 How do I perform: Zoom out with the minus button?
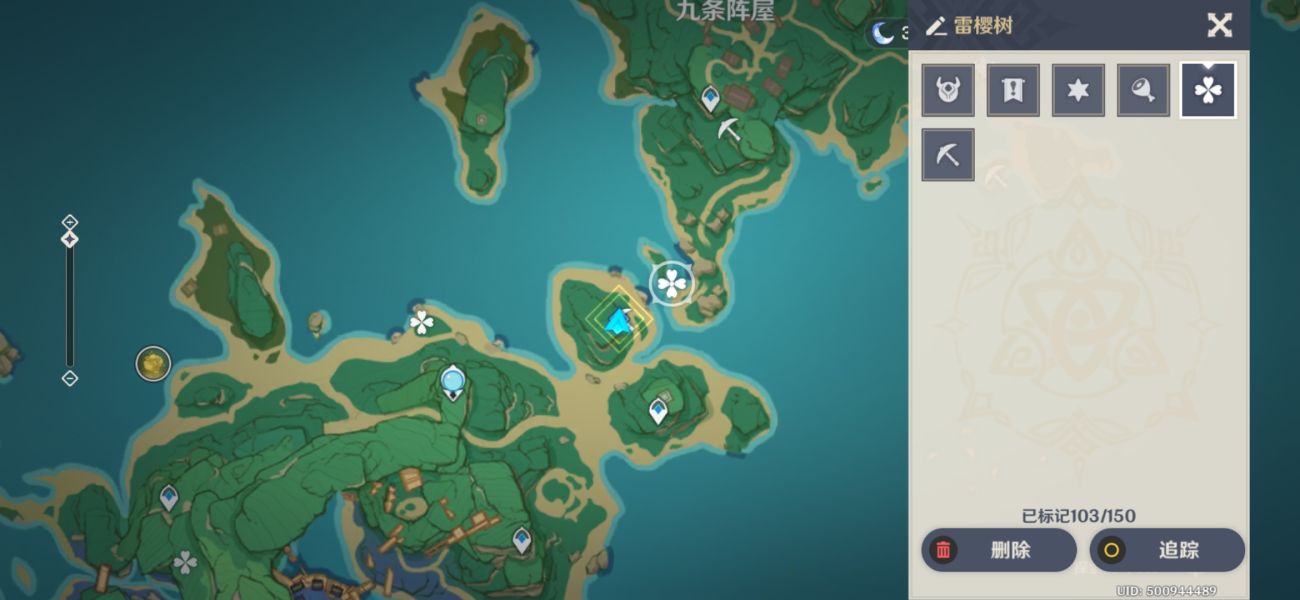(70, 378)
